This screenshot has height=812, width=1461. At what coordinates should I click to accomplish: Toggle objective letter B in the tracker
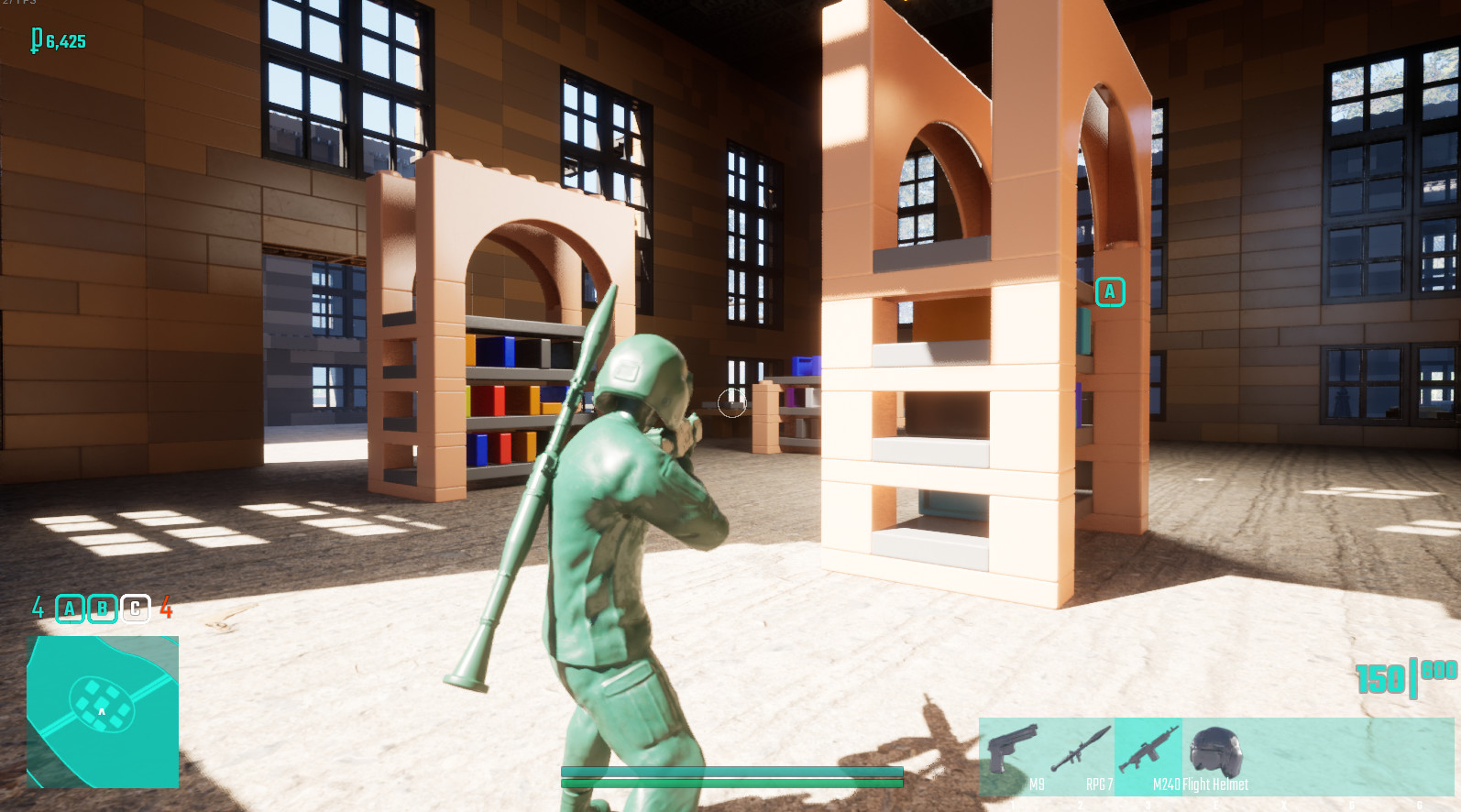[101, 608]
